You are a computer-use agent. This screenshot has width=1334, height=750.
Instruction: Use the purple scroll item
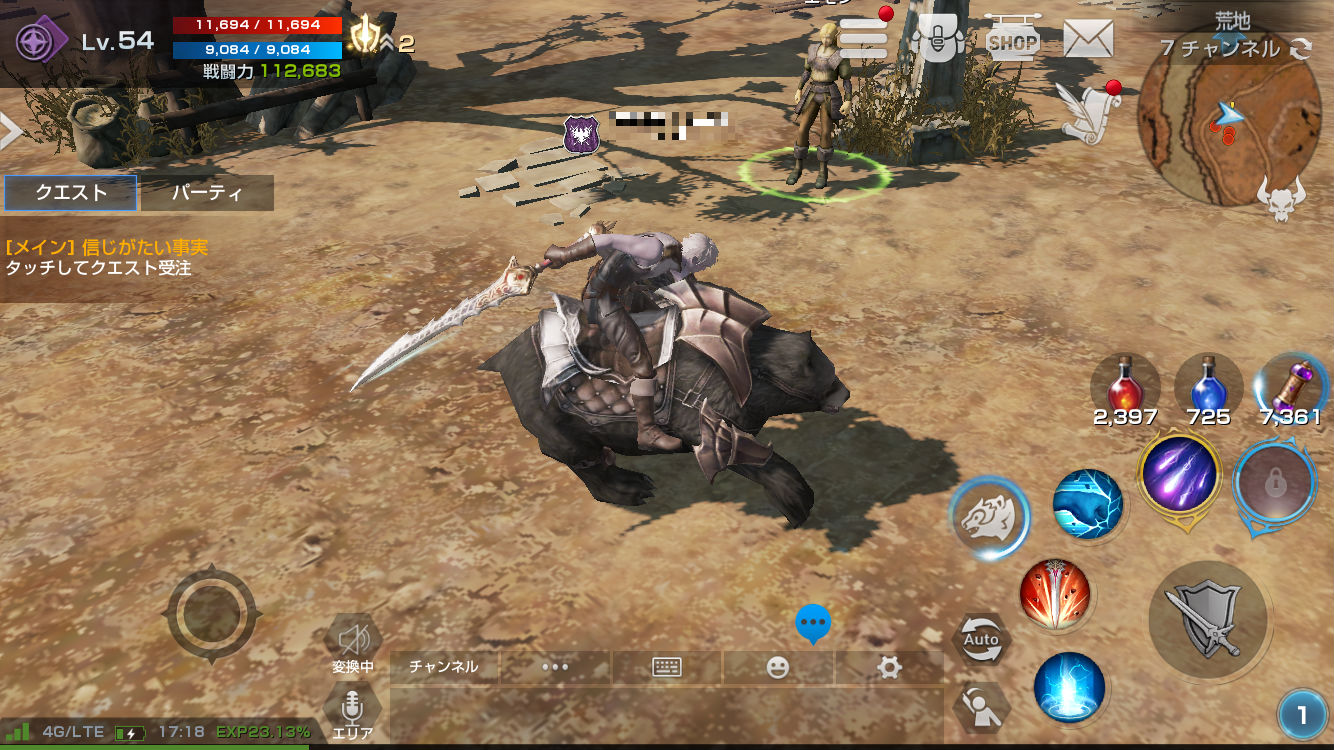1290,385
